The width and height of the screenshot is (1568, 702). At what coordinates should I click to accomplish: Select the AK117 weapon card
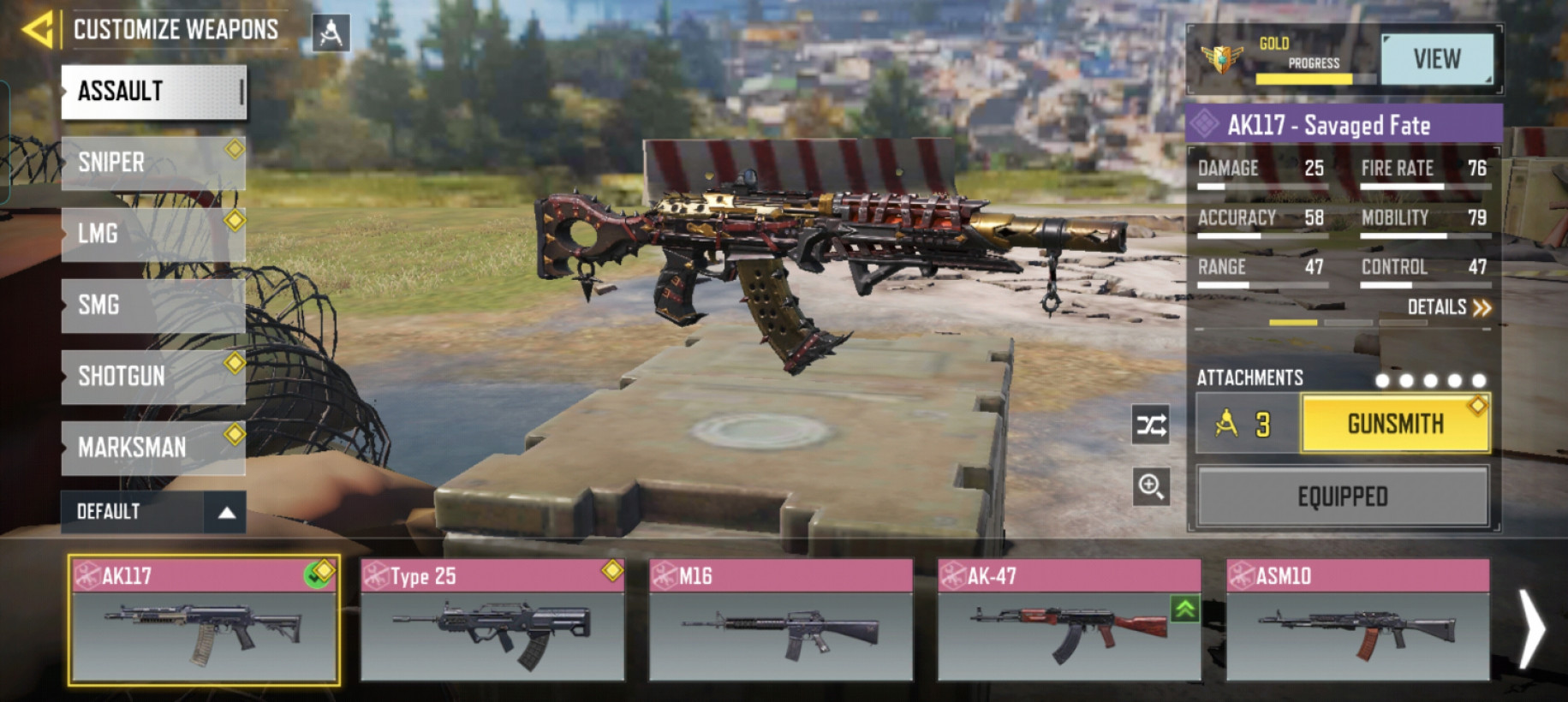(204, 621)
